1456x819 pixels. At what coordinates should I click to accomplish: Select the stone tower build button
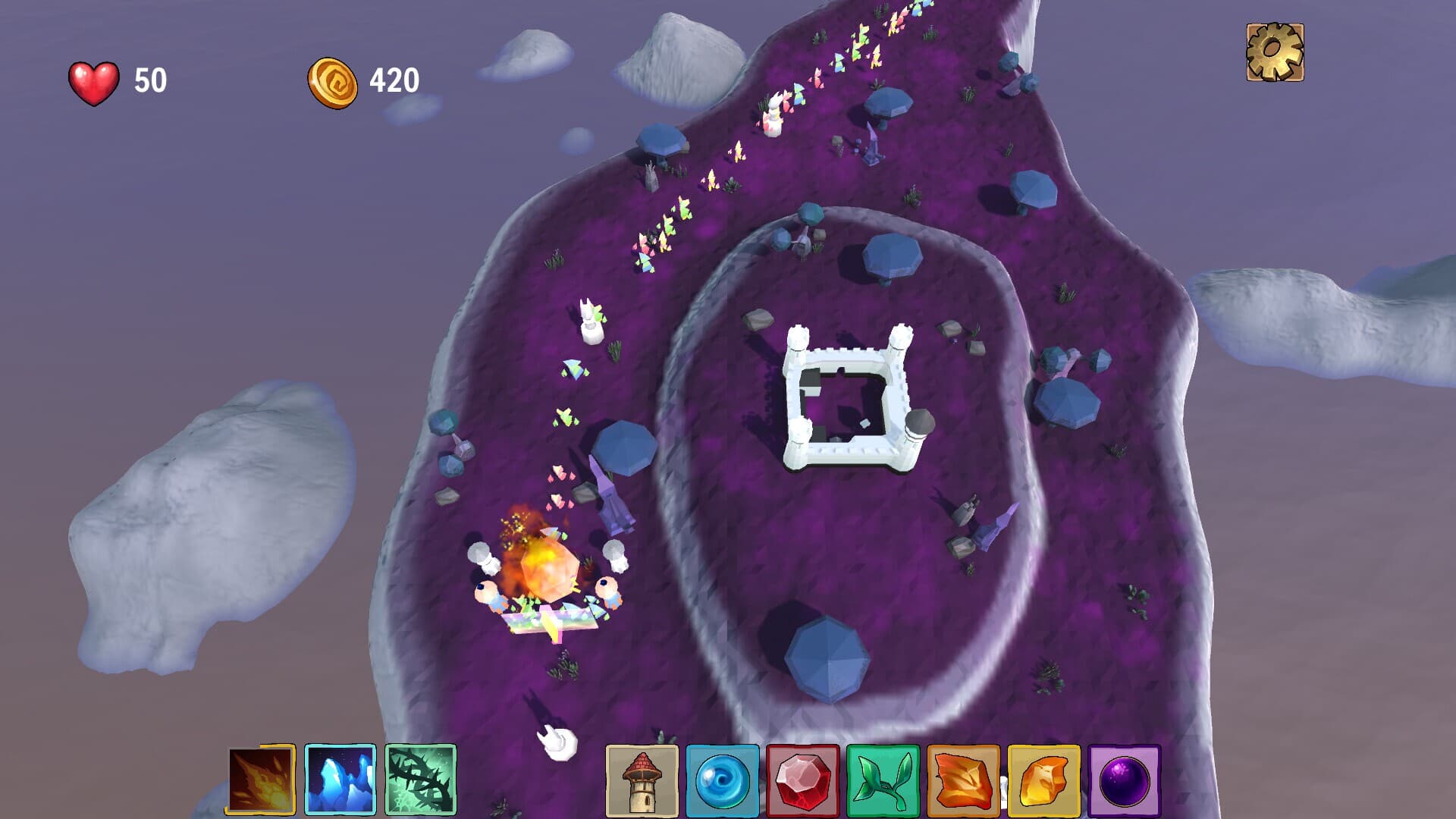(x=642, y=781)
